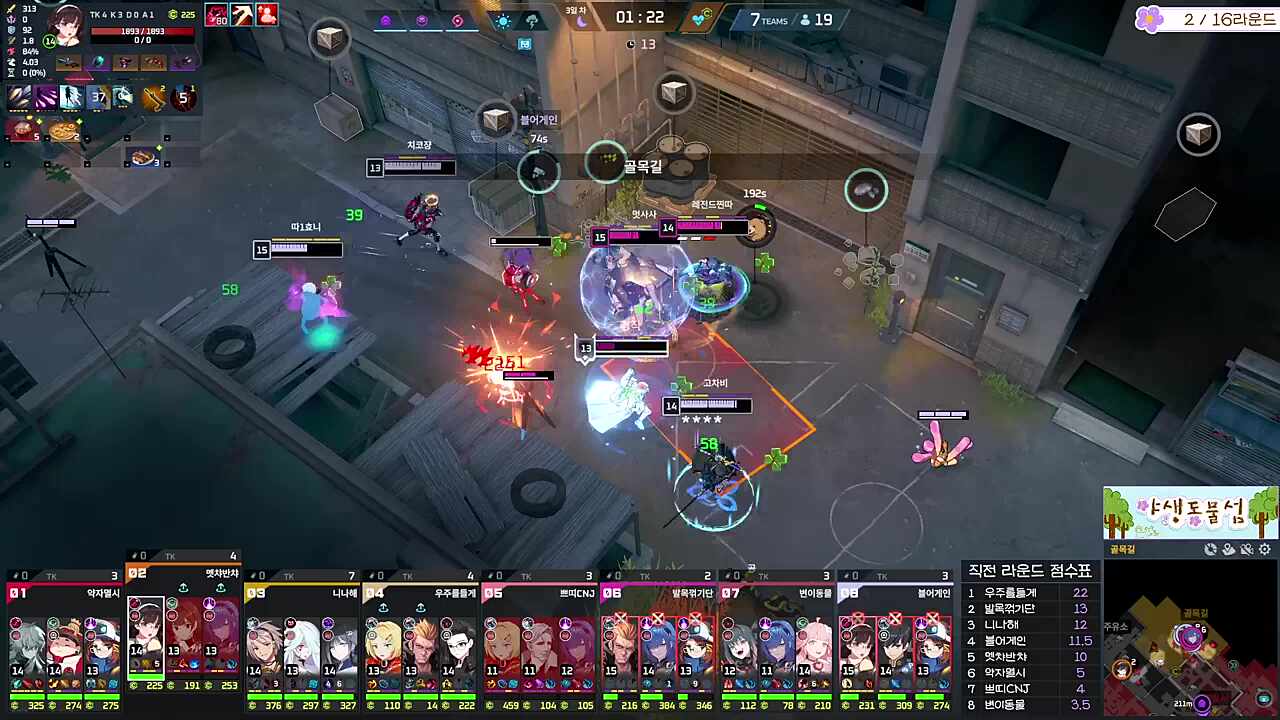1280x720 pixels.
Task: Open minimap settings gear icon
Action: click(x=1265, y=549)
